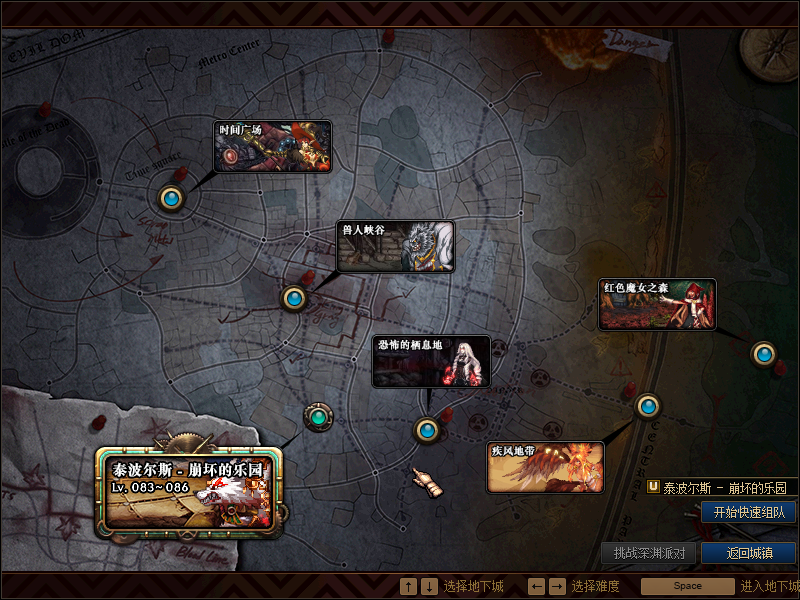Return to town via 返回城镇
800x600 pixels.
tap(748, 553)
